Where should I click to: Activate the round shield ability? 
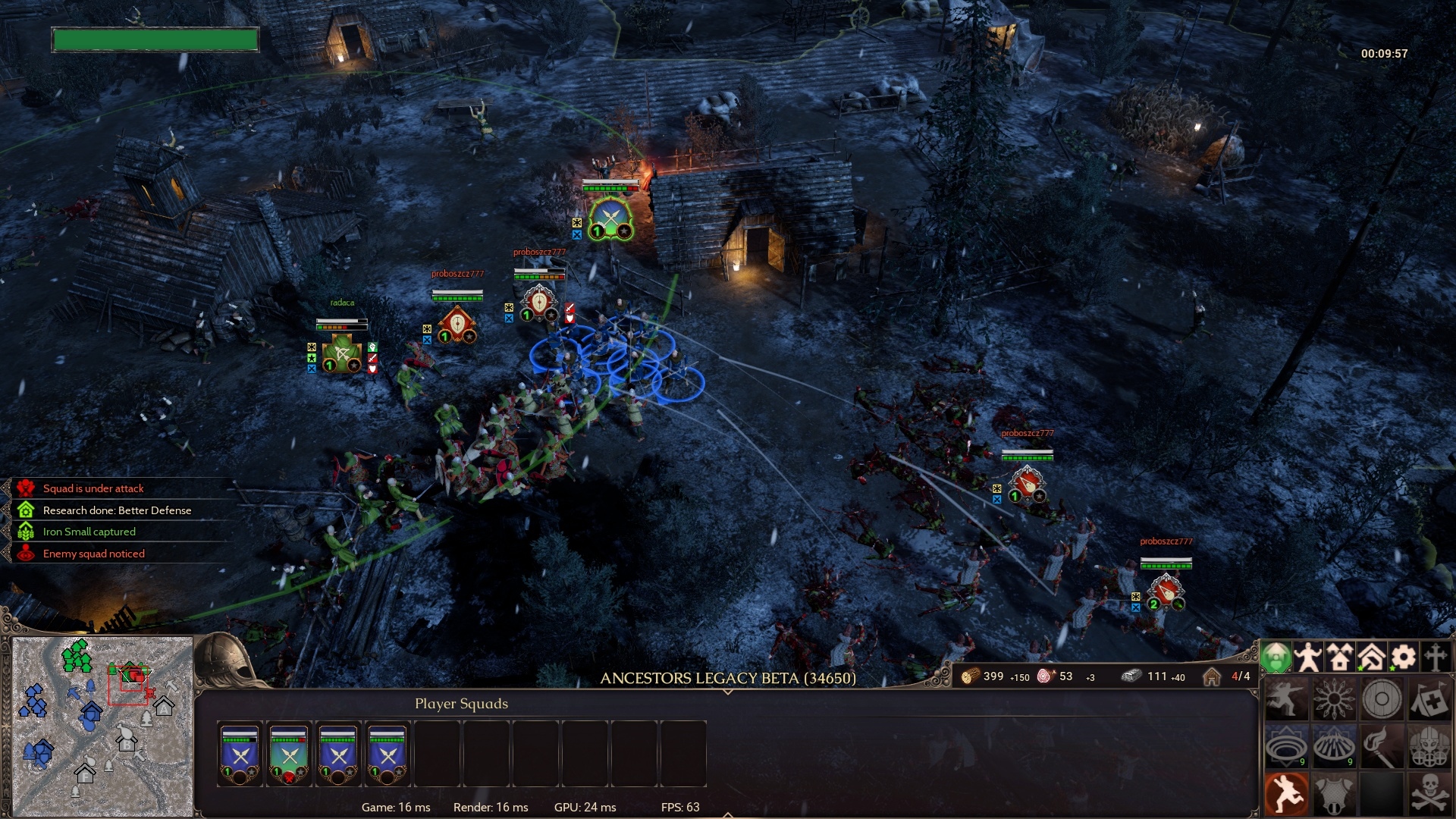point(1382,699)
